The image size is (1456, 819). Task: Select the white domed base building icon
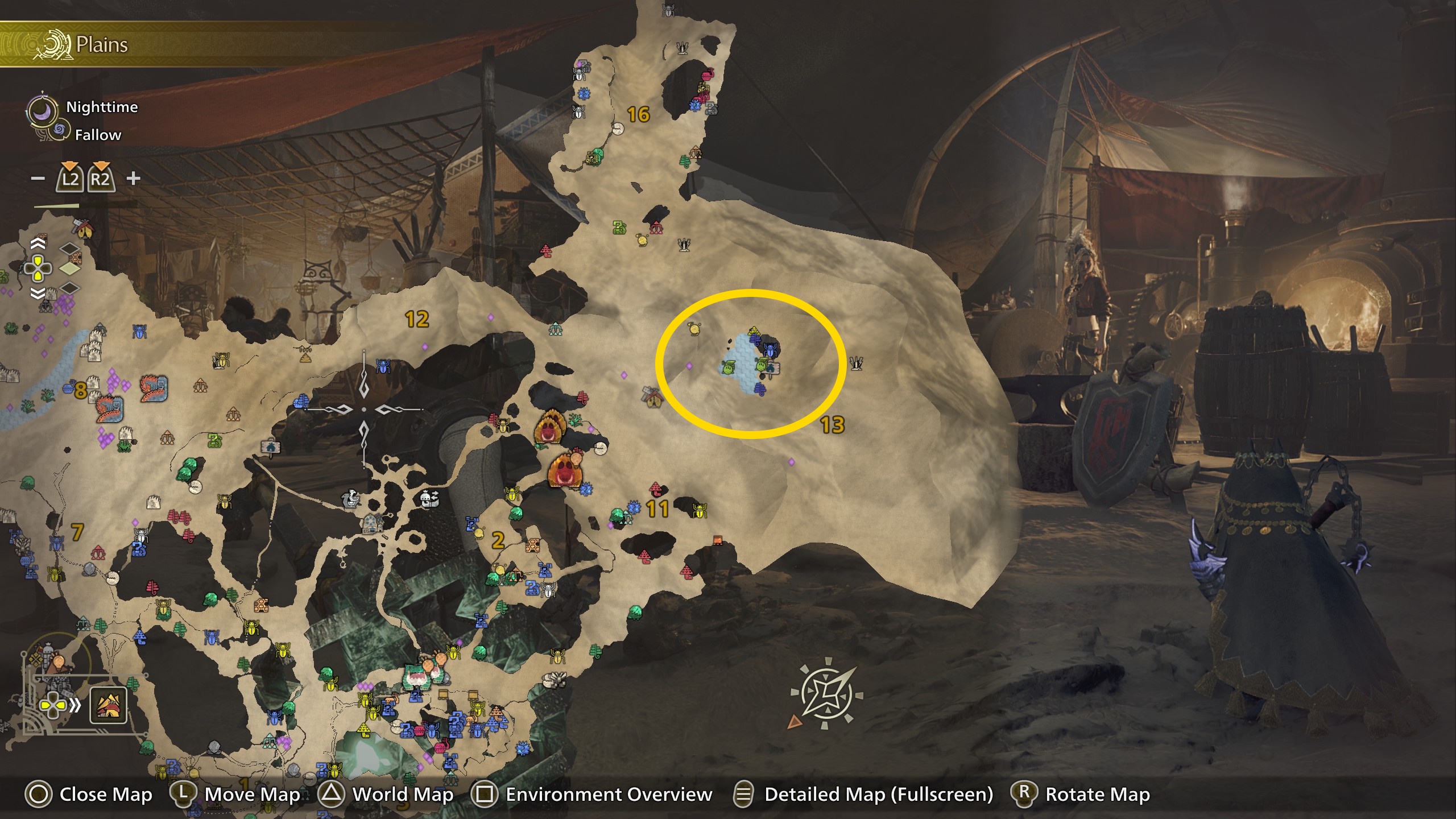click(x=373, y=523)
